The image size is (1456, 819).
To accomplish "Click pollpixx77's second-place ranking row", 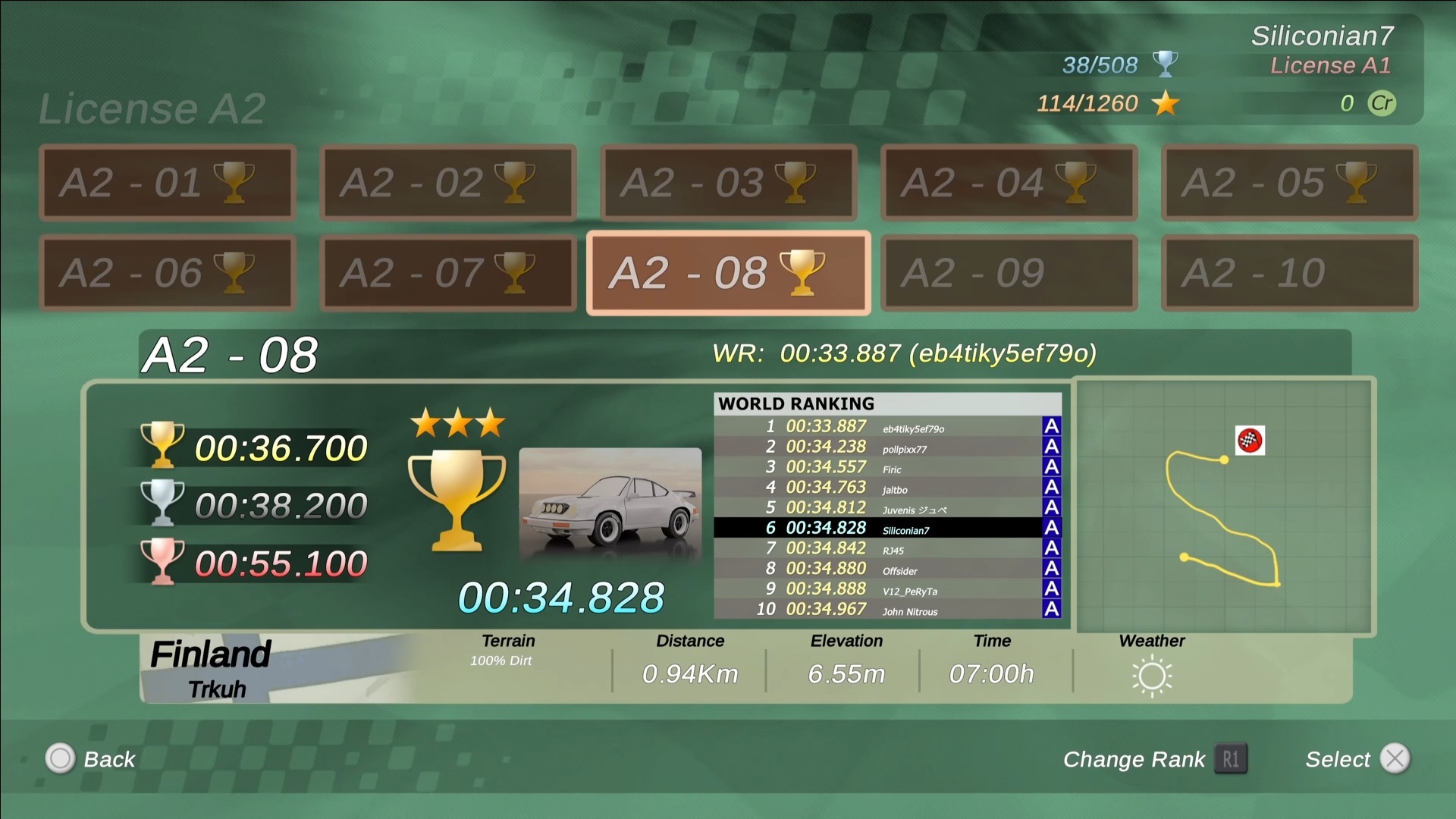I will click(886, 447).
